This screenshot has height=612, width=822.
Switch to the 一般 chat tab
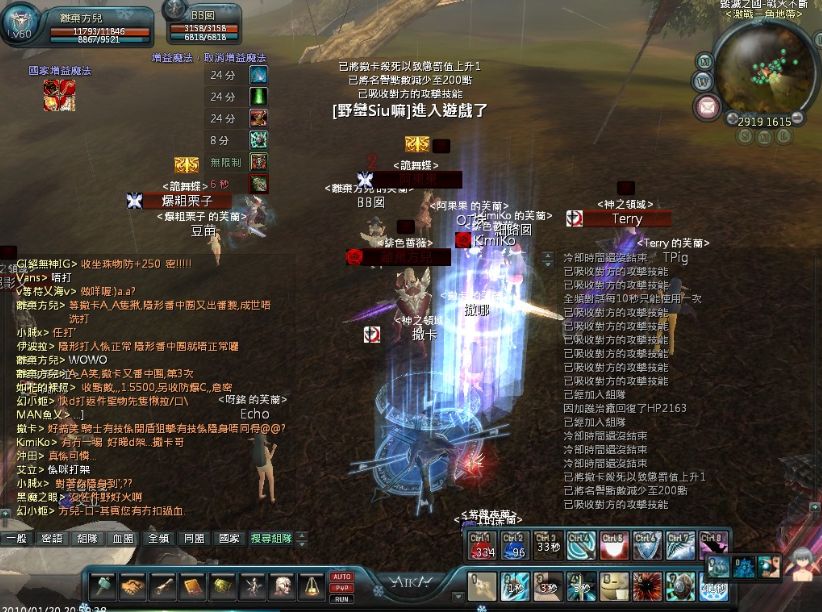(x=16, y=538)
